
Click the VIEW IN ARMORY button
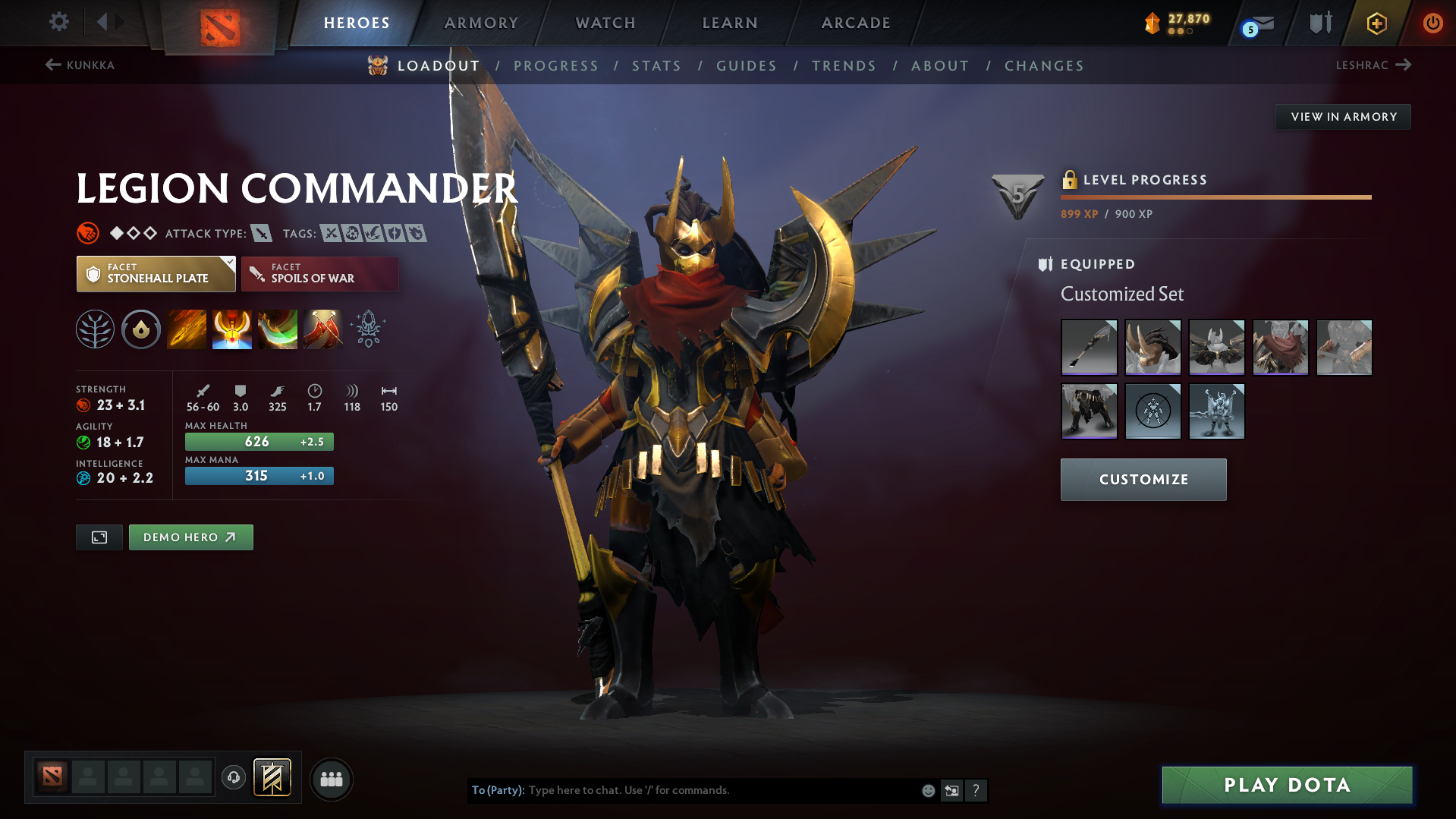tap(1343, 116)
